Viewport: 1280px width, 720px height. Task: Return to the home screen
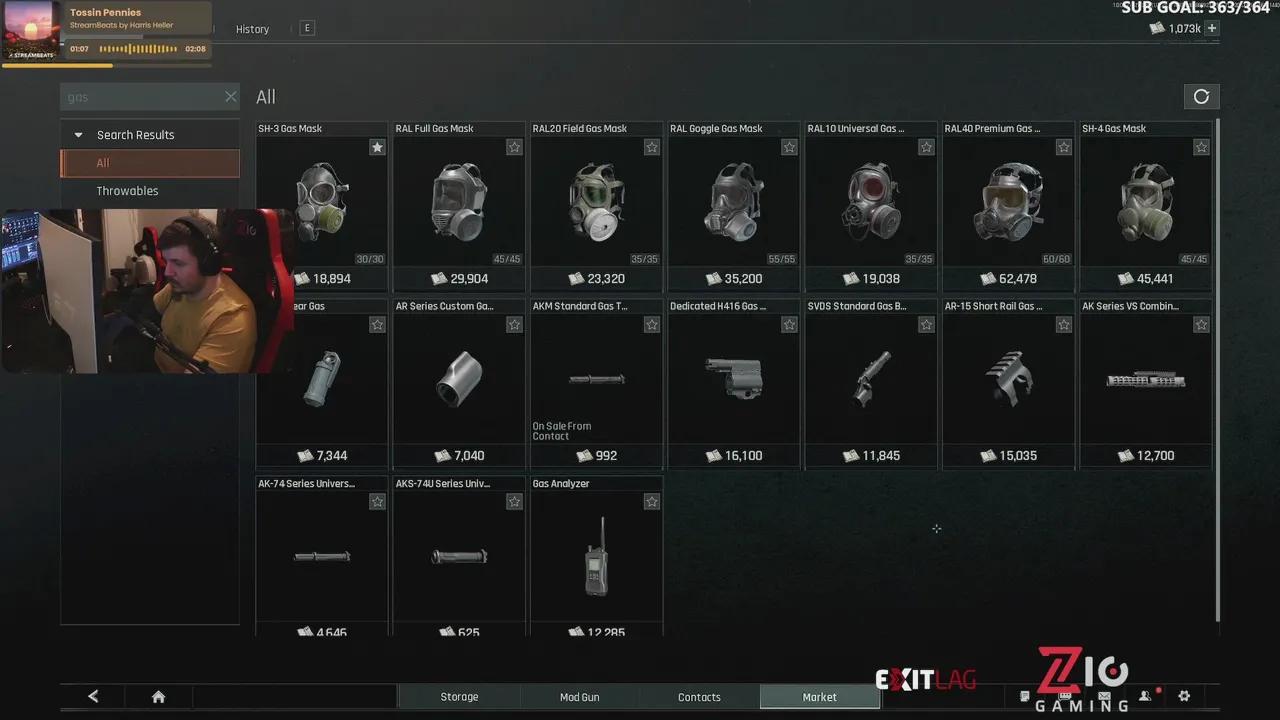point(158,697)
